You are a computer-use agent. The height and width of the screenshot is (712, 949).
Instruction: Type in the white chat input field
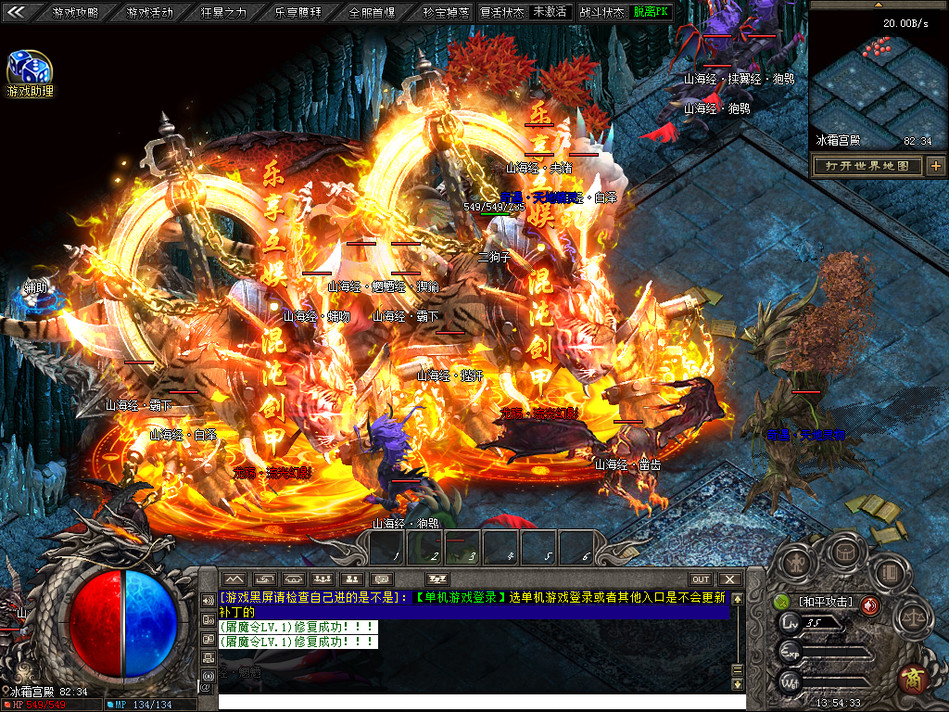[478, 701]
